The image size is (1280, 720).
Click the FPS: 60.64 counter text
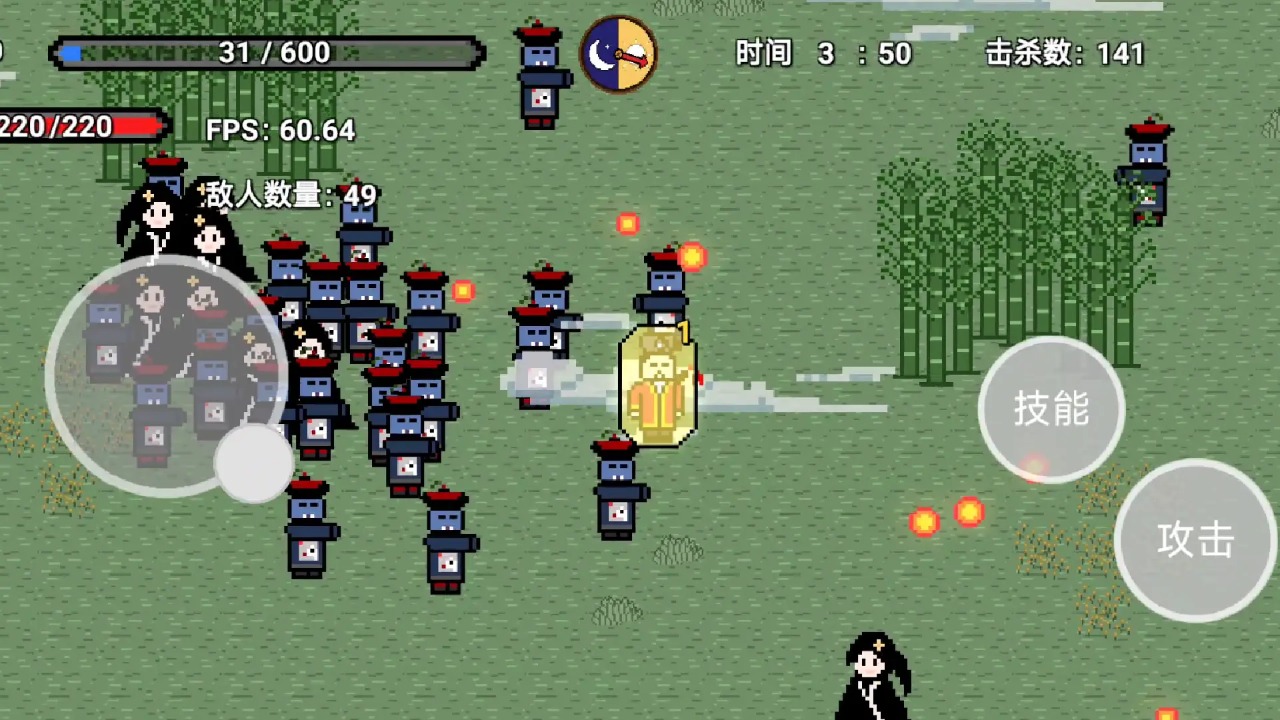(279, 130)
